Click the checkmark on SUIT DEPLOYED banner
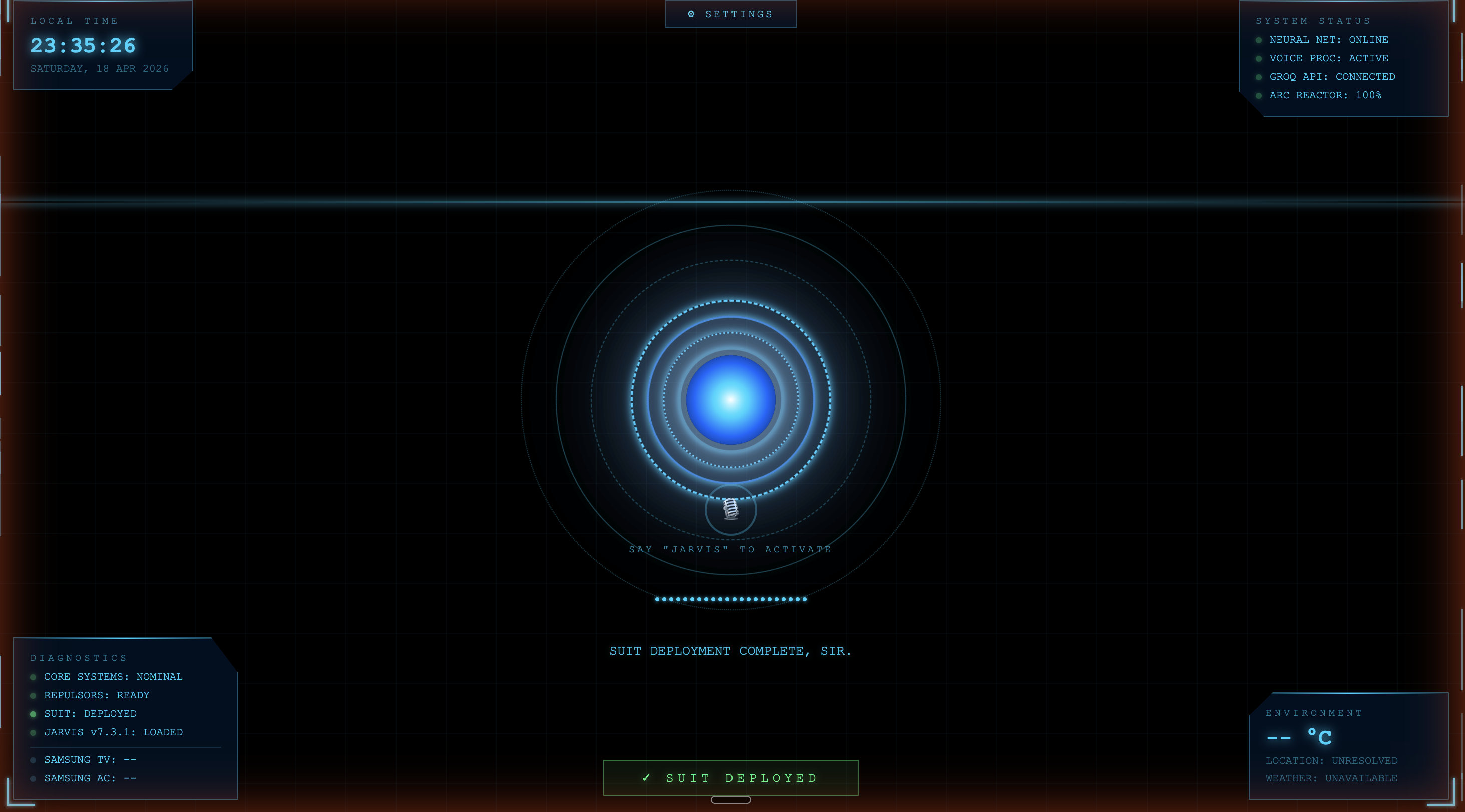Image resolution: width=1465 pixels, height=812 pixels. (x=645, y=777)
